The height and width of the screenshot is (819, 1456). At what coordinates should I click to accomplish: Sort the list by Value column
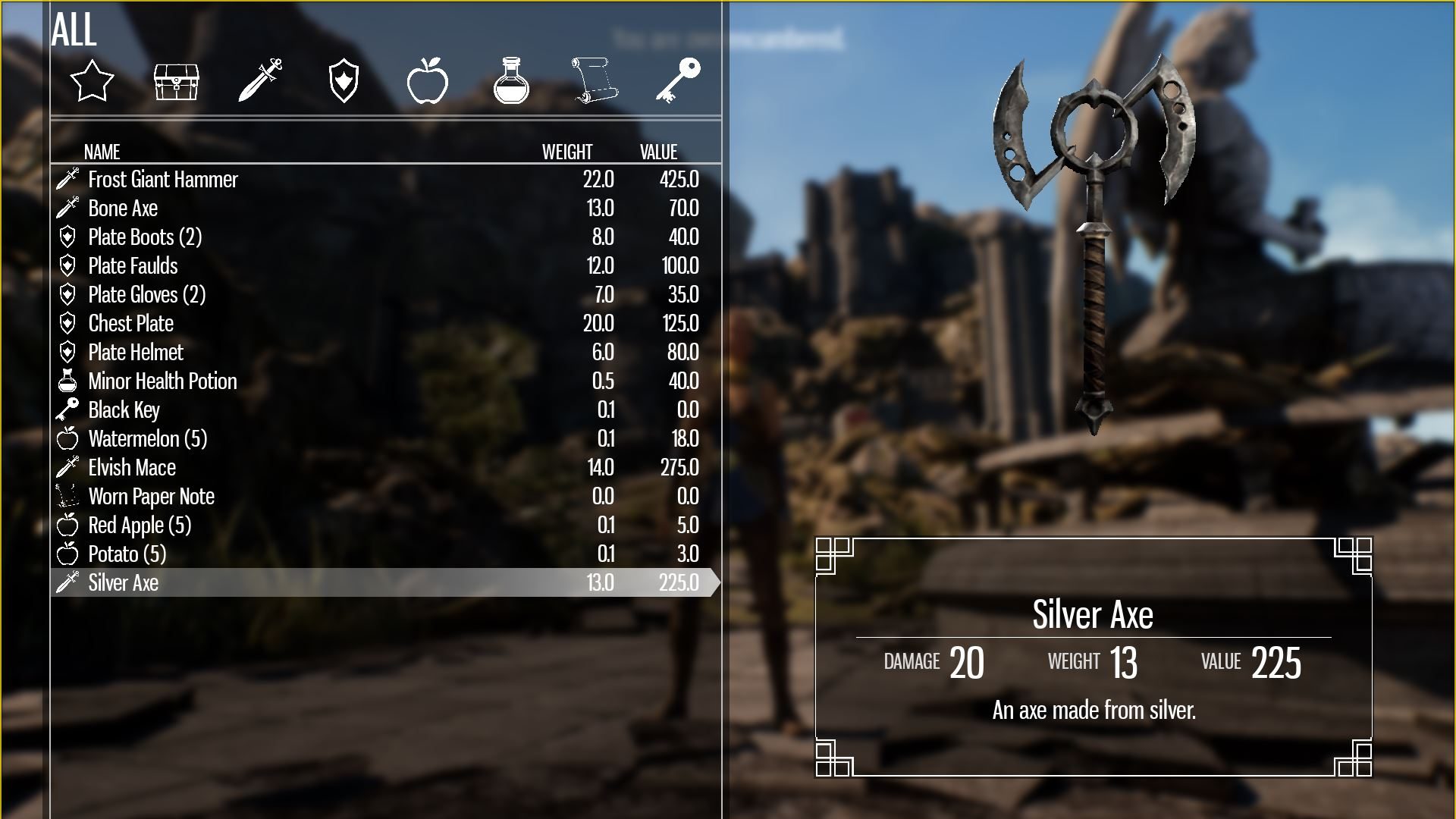tap(658, 152)
